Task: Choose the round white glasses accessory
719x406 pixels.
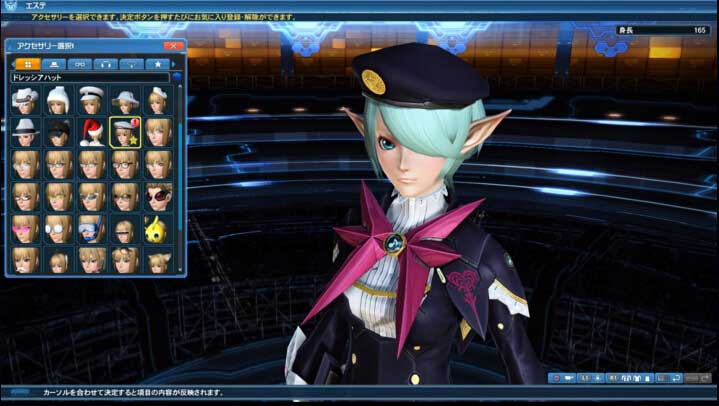Action: point(59,228)
